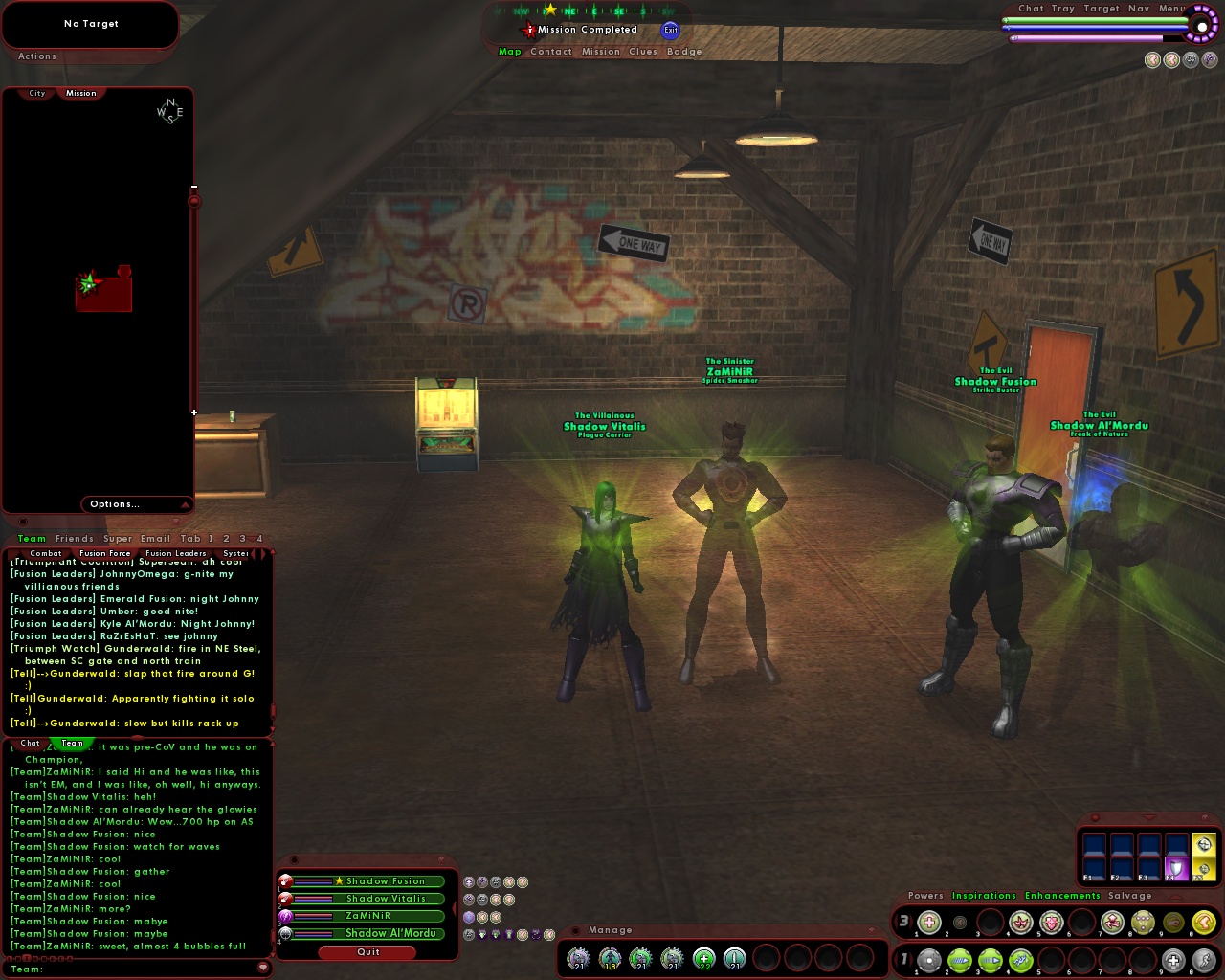Screen dimensions: 1225x980
Task: Click the yellow Luck inspiration in slot 0
Action: click(1204, 922)
